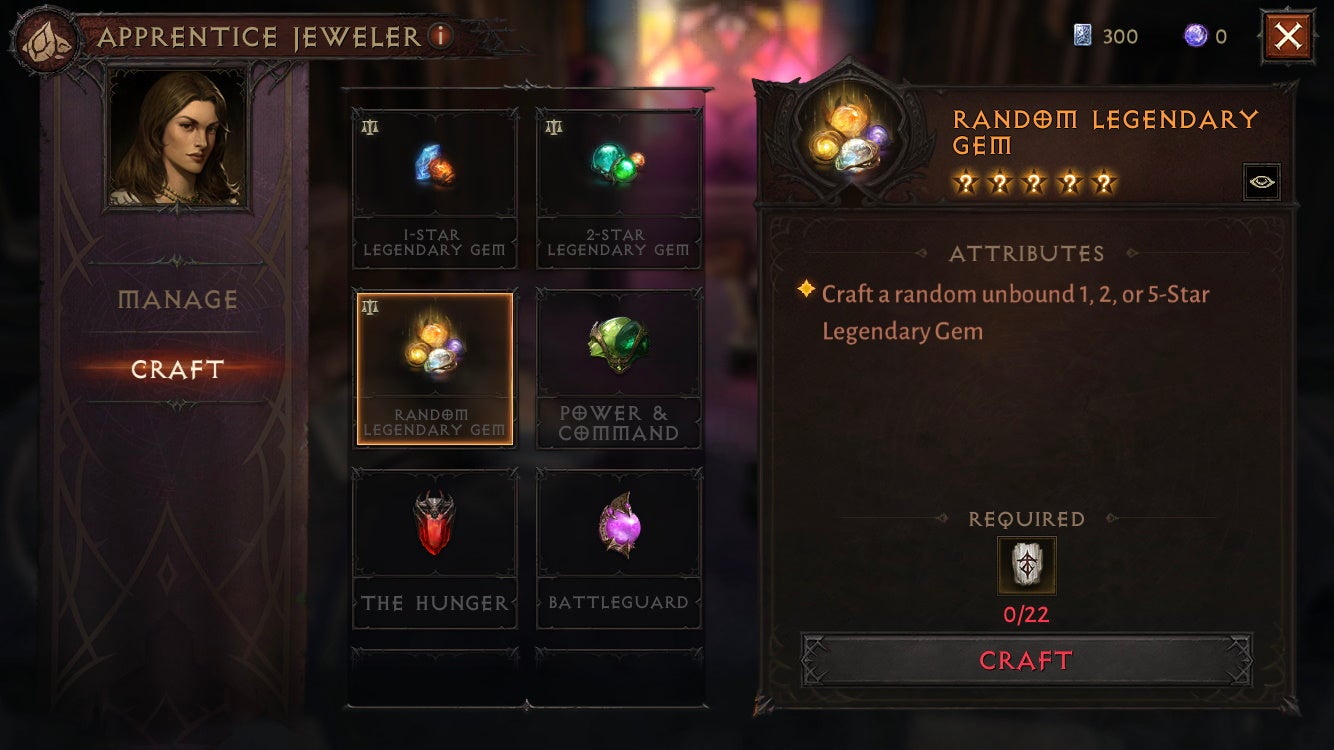Close the Apprentice Jeweler window
The image size is (1334, 750).
pyautogui.click(x=1288, y=36)
